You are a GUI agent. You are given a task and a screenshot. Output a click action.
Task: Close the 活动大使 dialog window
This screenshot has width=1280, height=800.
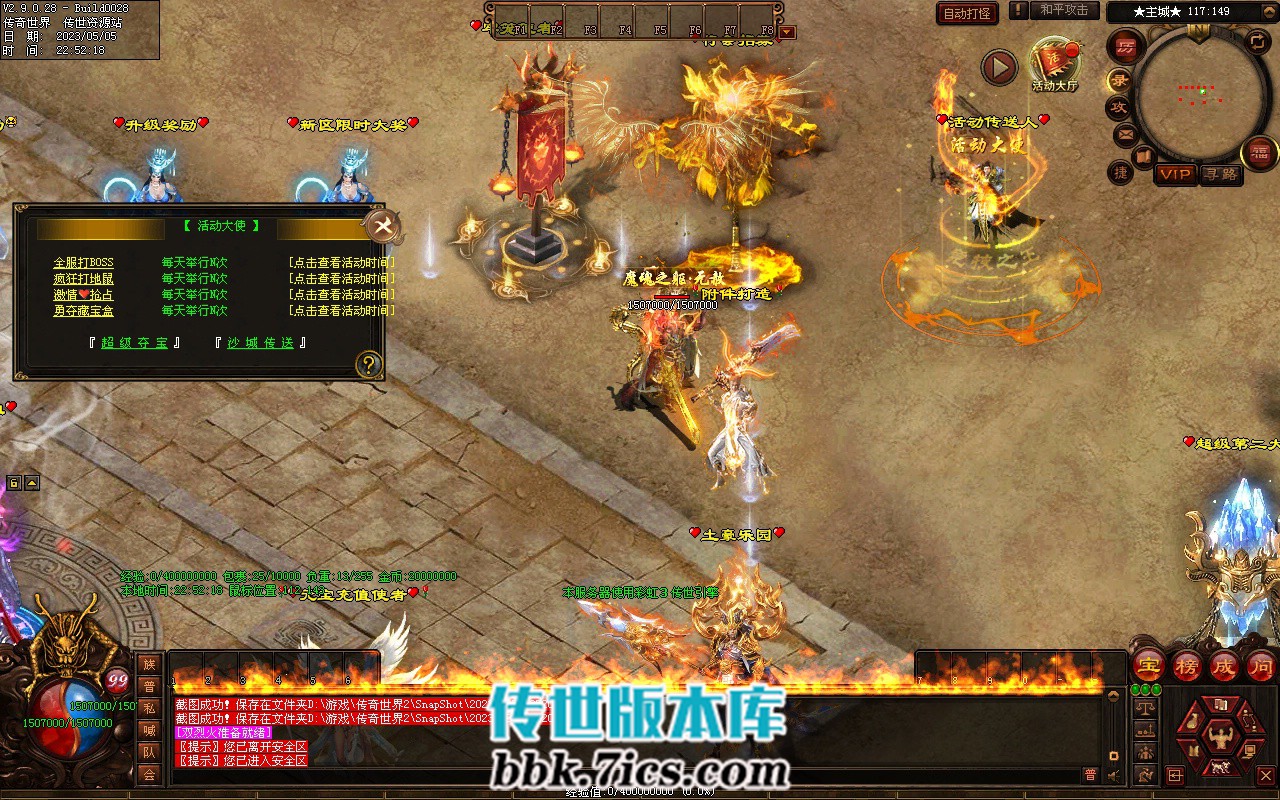(382, 226)
